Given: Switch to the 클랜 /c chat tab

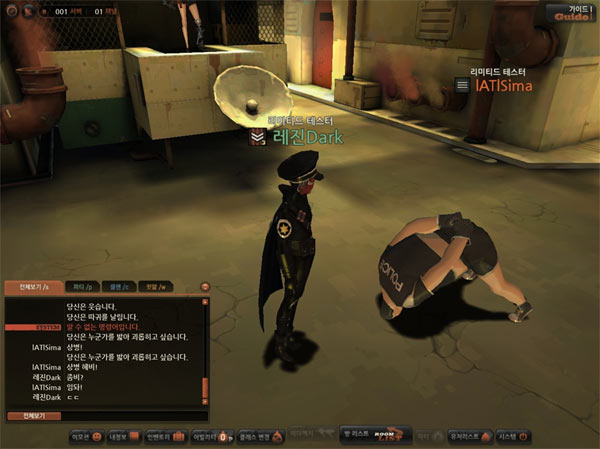Looking at the screenshot, I should tap(116, 287).
